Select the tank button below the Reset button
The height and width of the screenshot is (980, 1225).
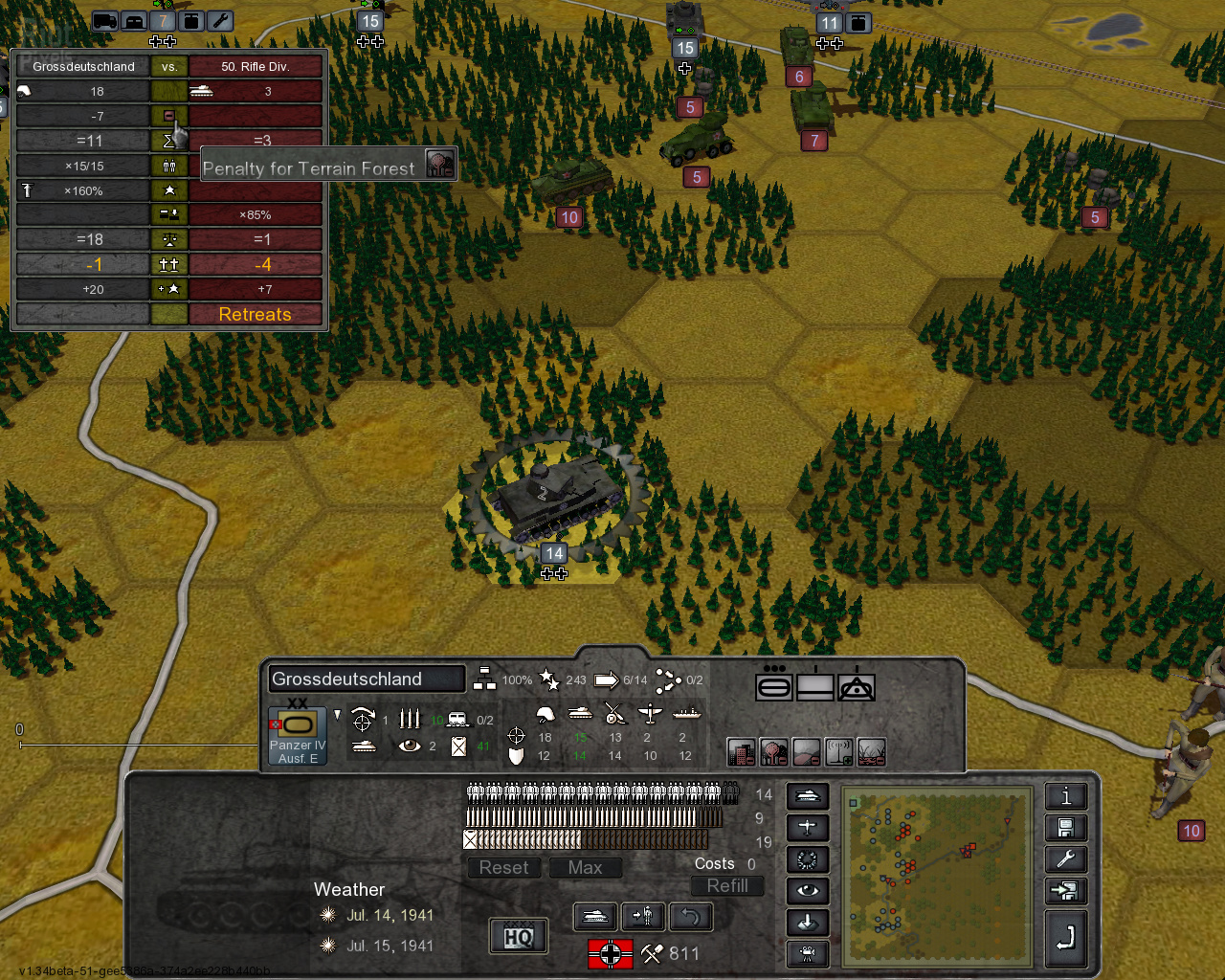point(594,917)
